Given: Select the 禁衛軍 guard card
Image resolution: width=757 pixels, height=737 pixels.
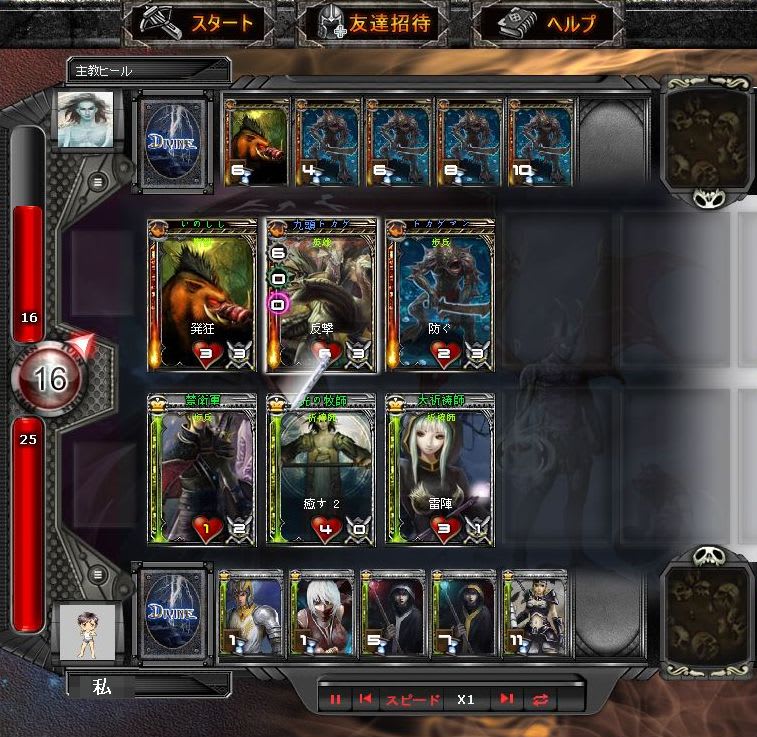Looking at the screenshot, I should tap(203, 469).
